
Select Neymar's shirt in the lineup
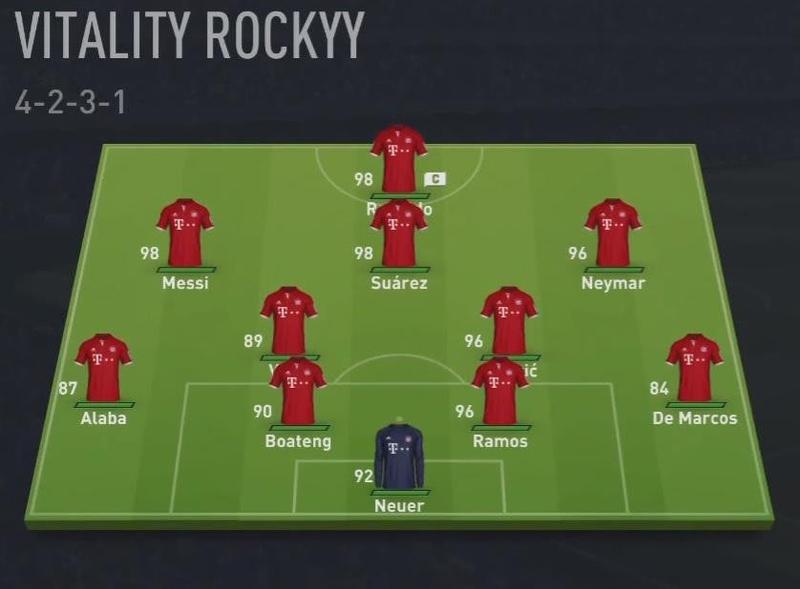pos(612,232)
